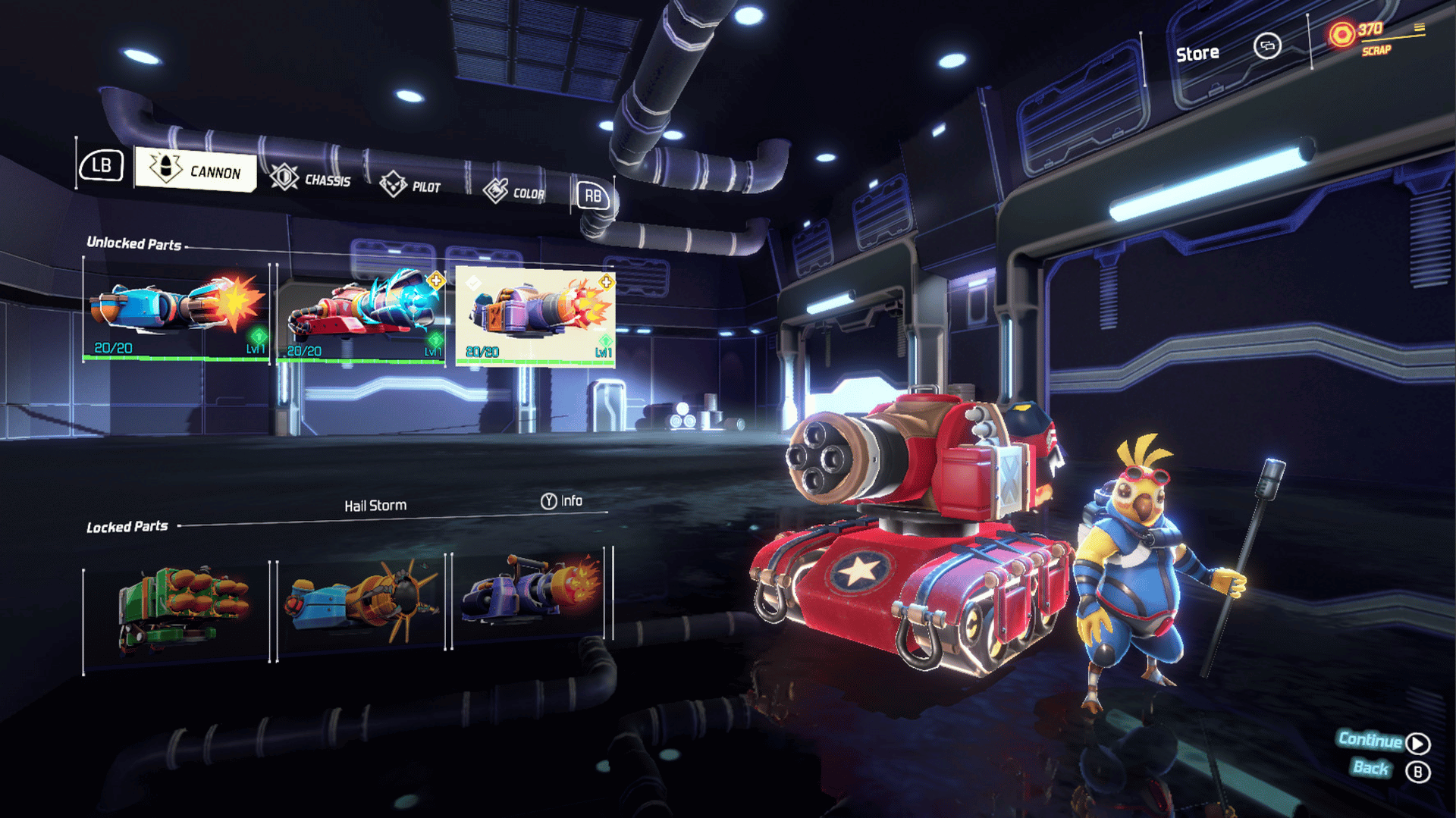The image size is (1456, 818).
Task: Select the highlighted Hail Storm cannon
Action: point(535,317)
